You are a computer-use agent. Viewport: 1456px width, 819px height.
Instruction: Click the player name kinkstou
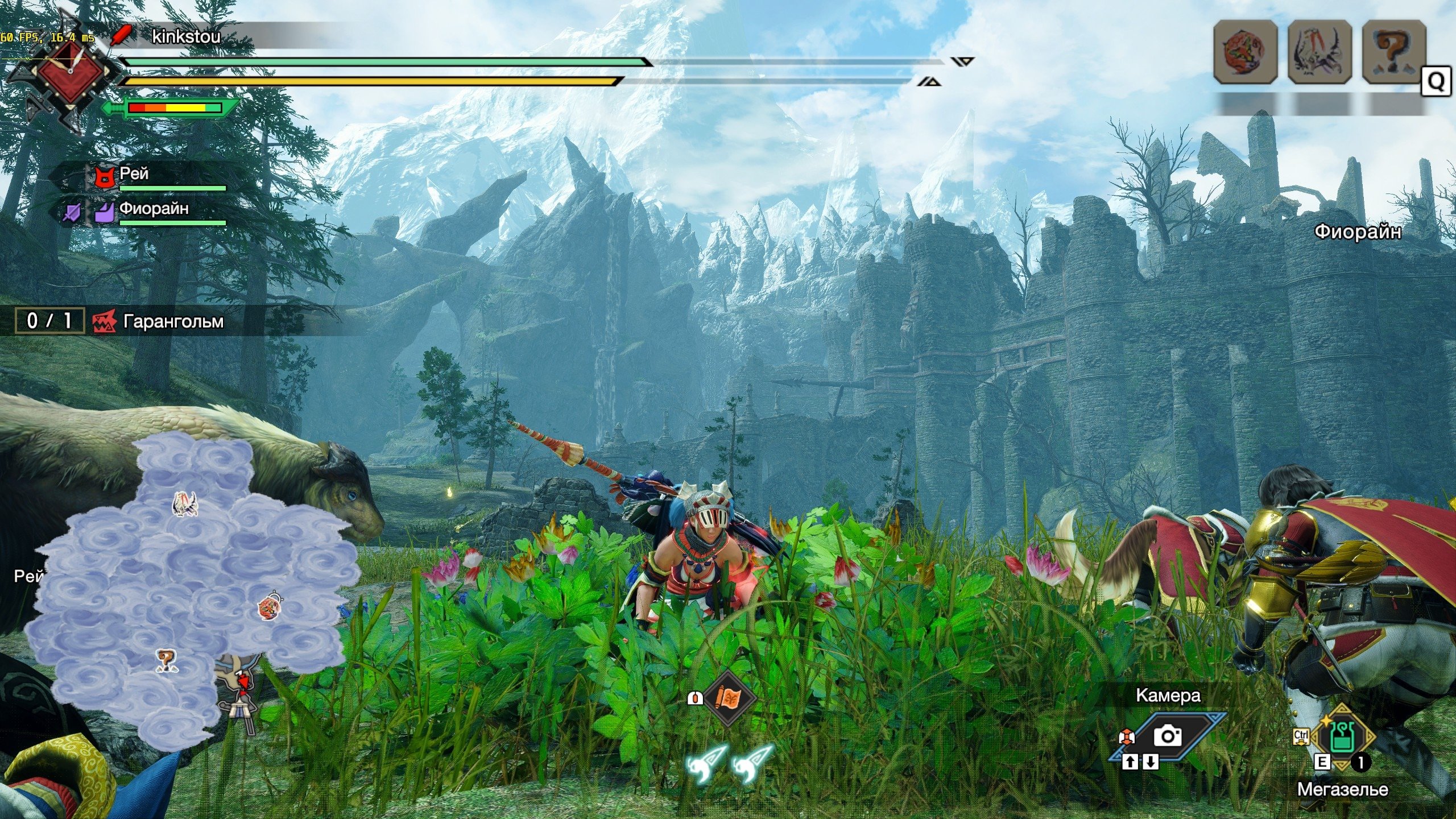186,37
